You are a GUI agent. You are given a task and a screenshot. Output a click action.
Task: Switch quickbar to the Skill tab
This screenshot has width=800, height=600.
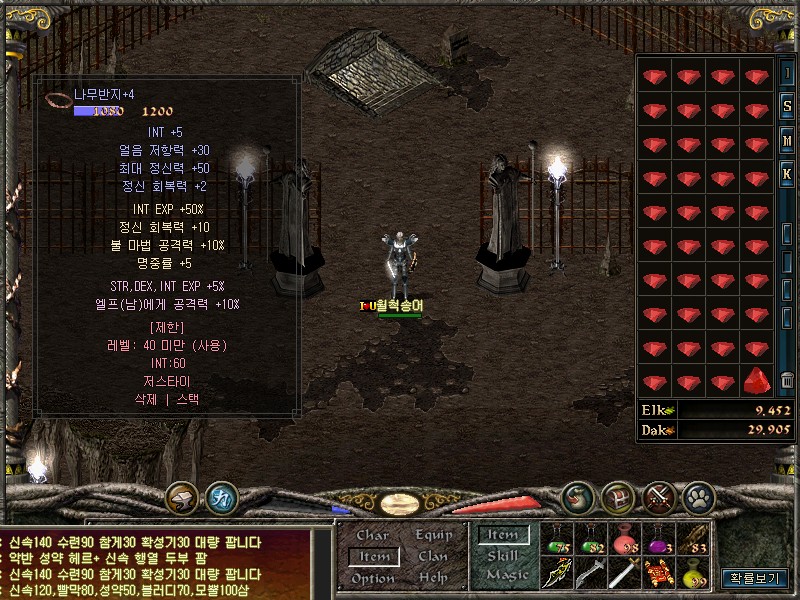click(x=503, y=556)
